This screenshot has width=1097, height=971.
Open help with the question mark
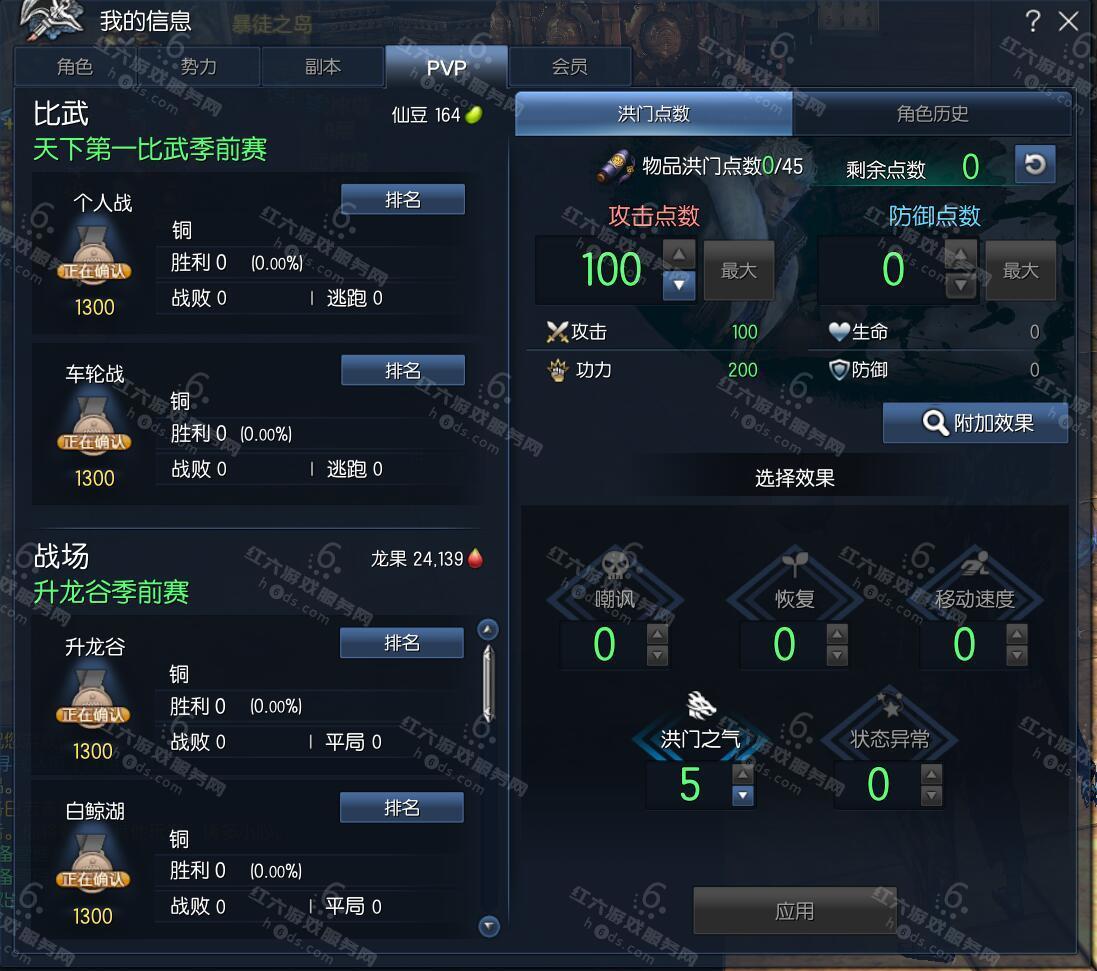tap(1033, 21)
